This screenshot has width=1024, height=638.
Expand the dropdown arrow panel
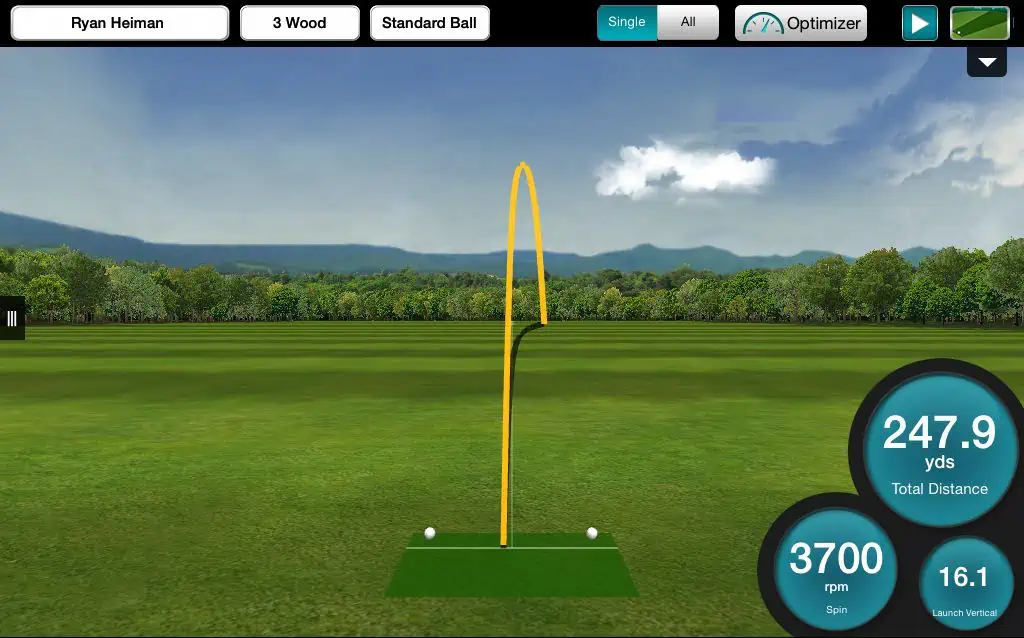pyautogui.click(x=987, y=62)
